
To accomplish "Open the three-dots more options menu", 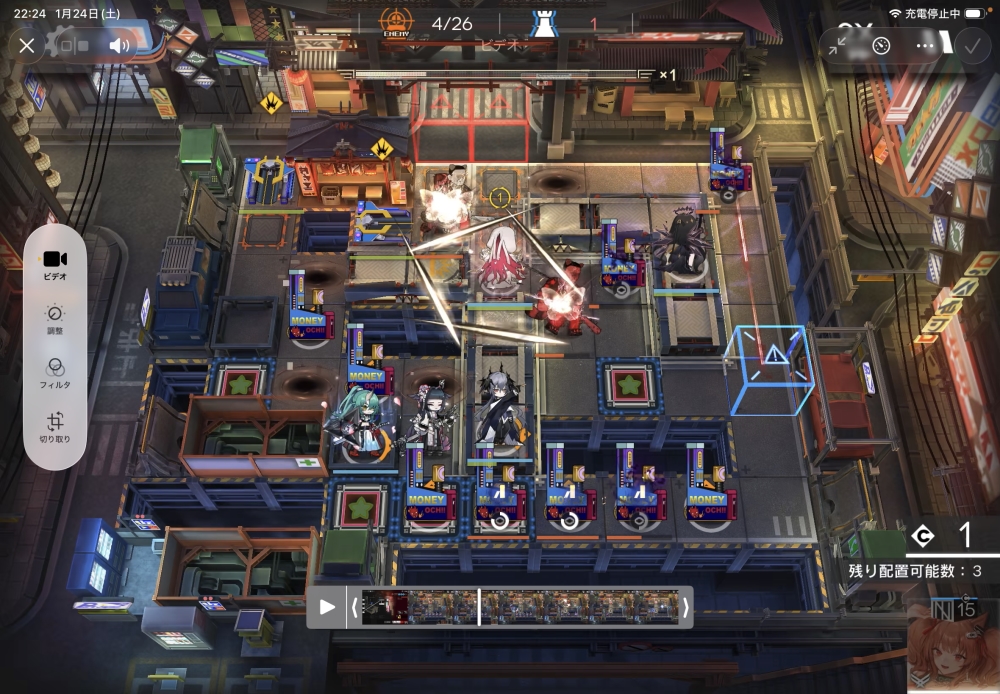I will pos(925,46).
